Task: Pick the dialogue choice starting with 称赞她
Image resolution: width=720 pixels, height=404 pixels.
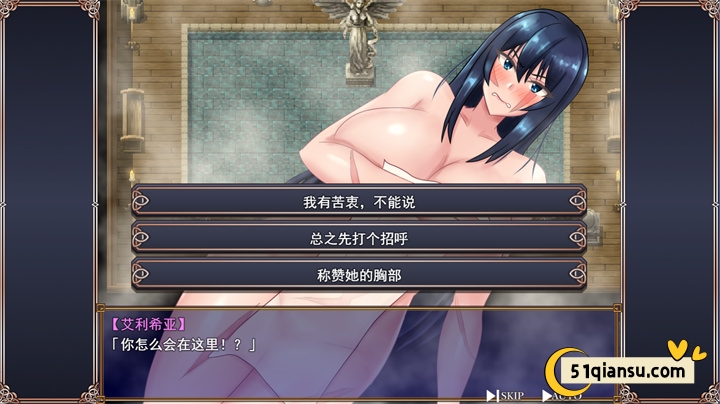Action: 358,274
